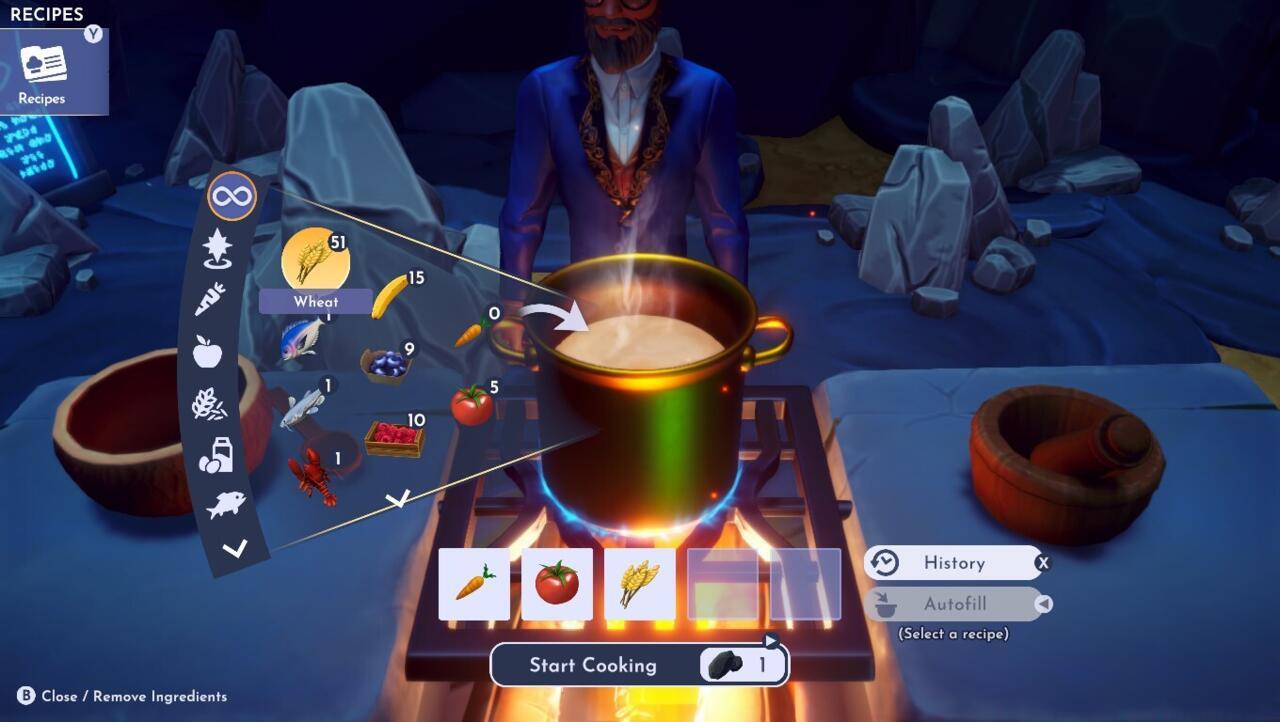Viewport: 1280px width, 722px height.
Task: Show the fruit apple category
Action: pos(207,351)
